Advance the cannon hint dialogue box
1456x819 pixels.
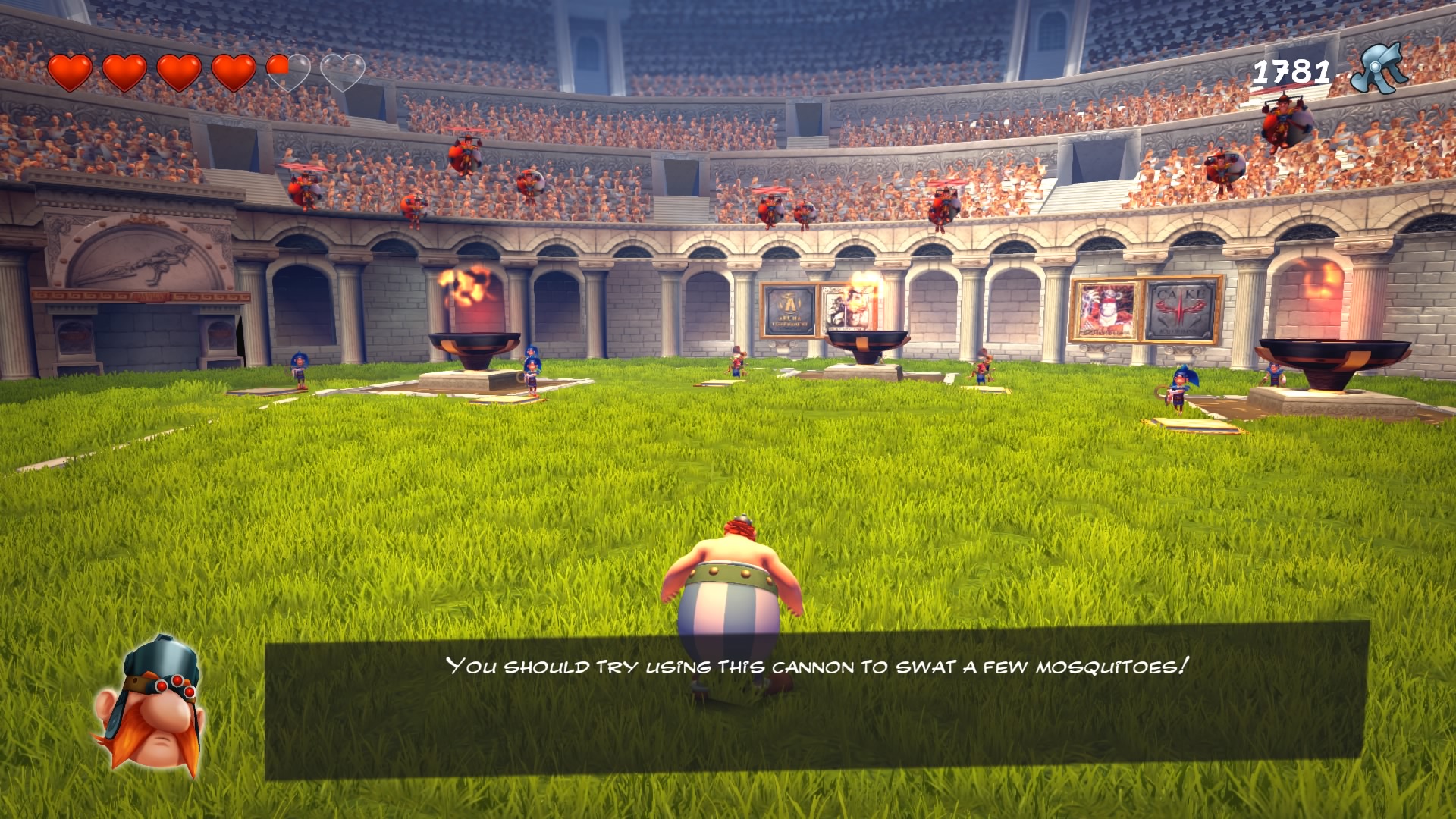click(816, 699)
